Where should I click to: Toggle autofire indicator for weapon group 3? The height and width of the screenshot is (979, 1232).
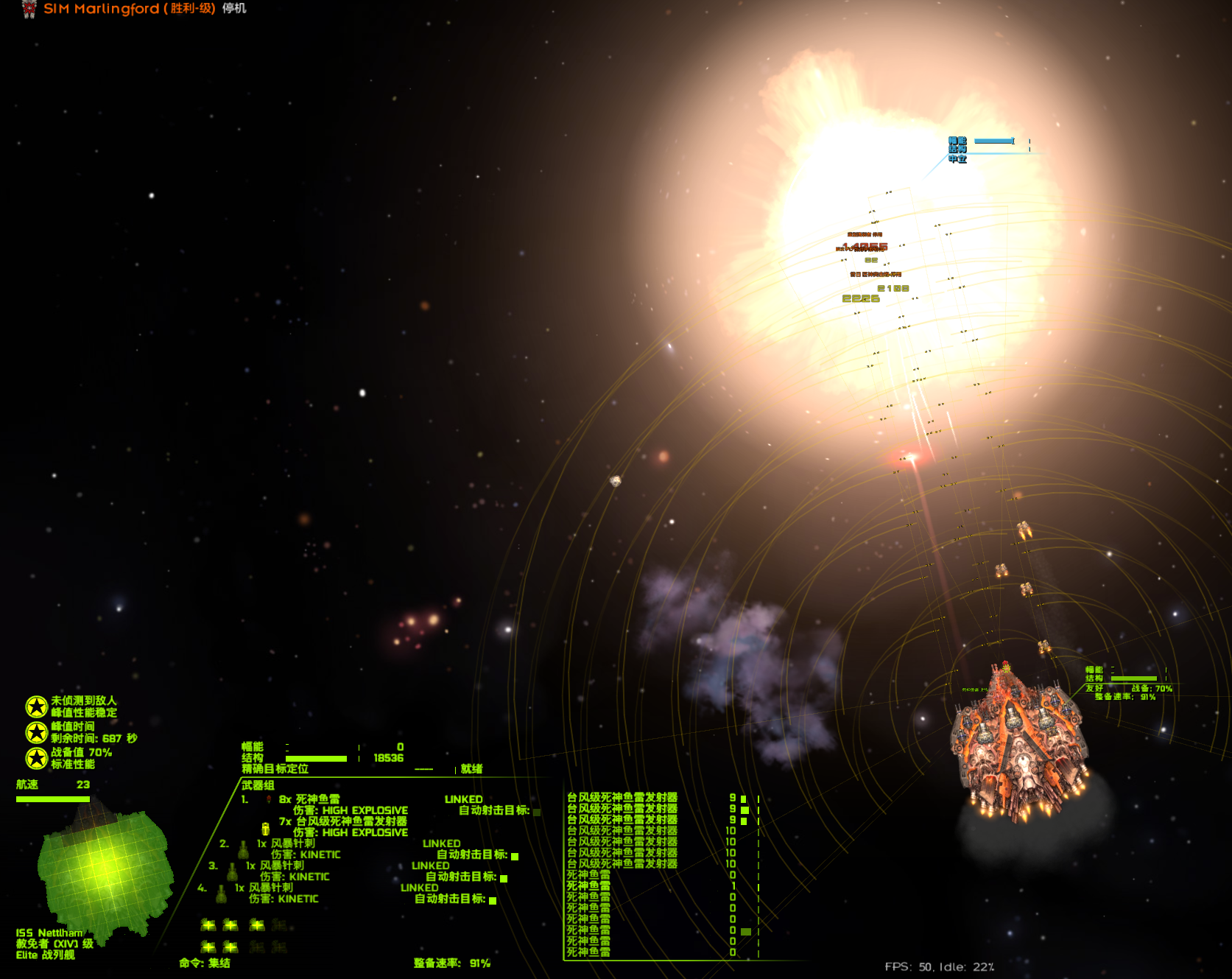504,878
